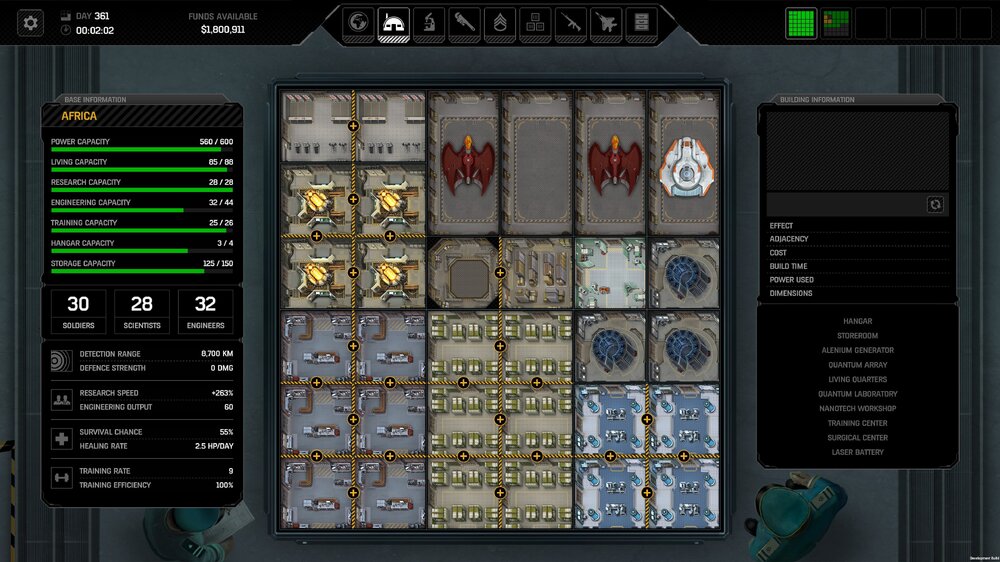Switch to the stacked crates stores tab
The width and height of the screenshot is (1000, 562).
(x=535, y=23)
